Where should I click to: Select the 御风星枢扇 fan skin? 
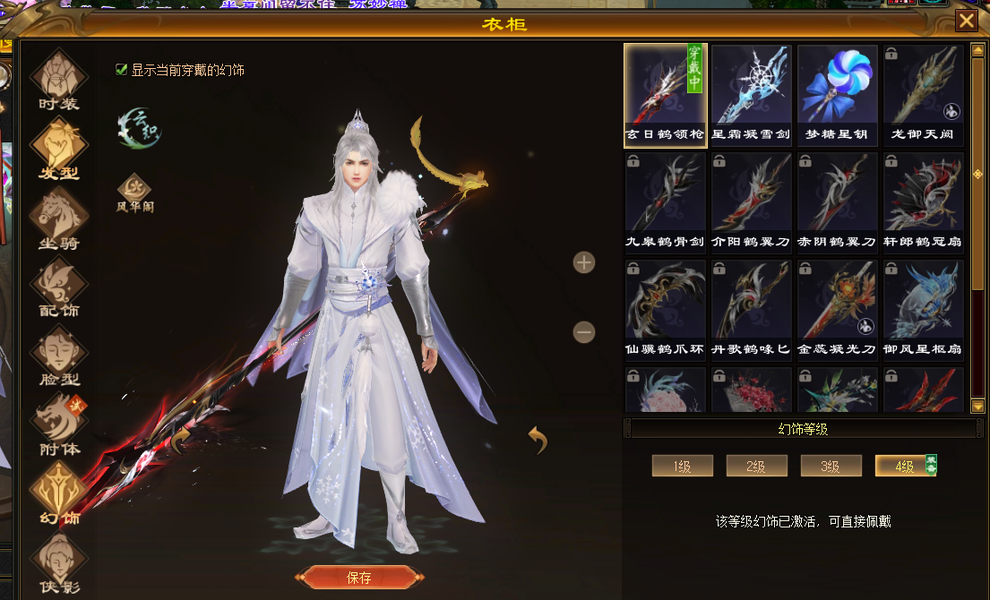tap(923, 309)
